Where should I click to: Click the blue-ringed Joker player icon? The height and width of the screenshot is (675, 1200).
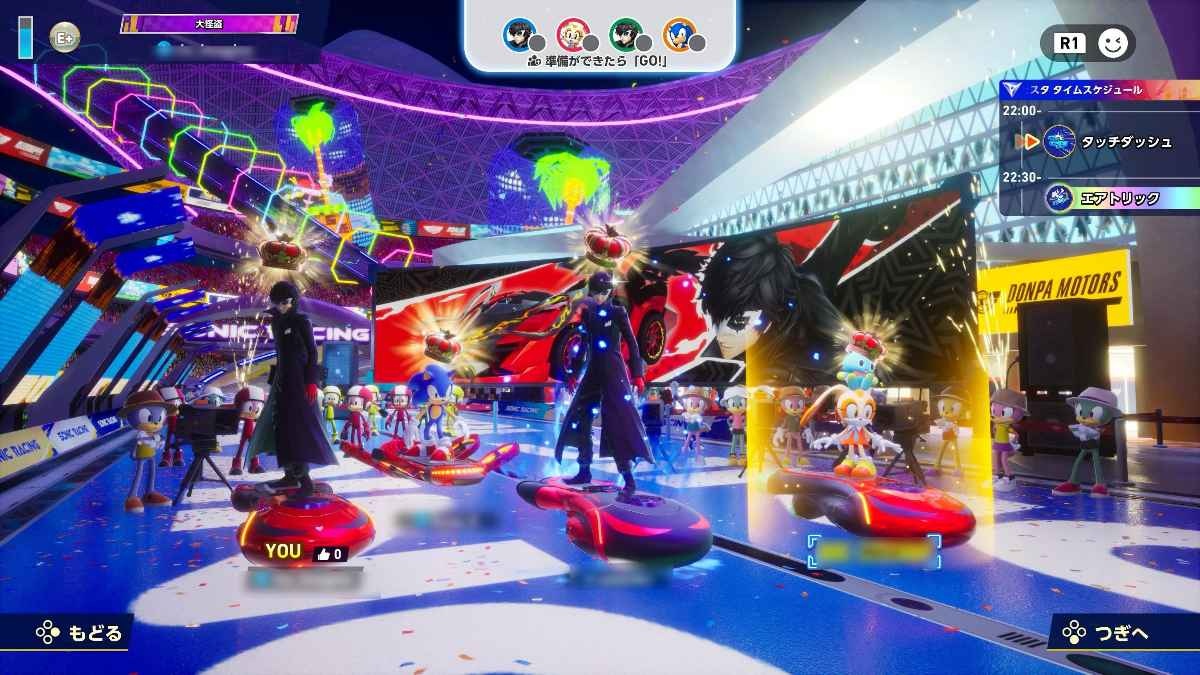pyautogui.click(x=519, y=35)
